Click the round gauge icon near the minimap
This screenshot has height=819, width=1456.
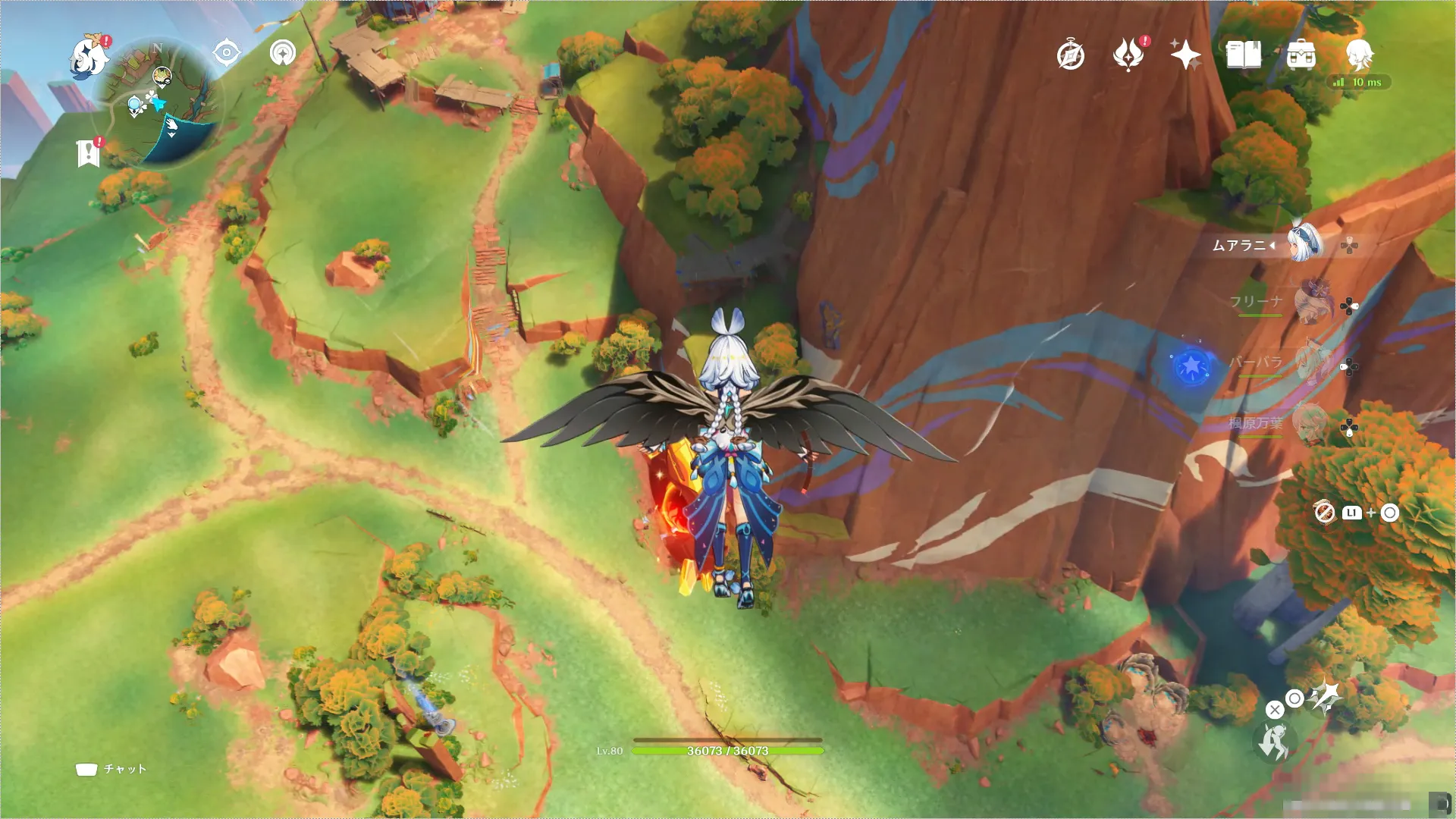pos(283,53)
